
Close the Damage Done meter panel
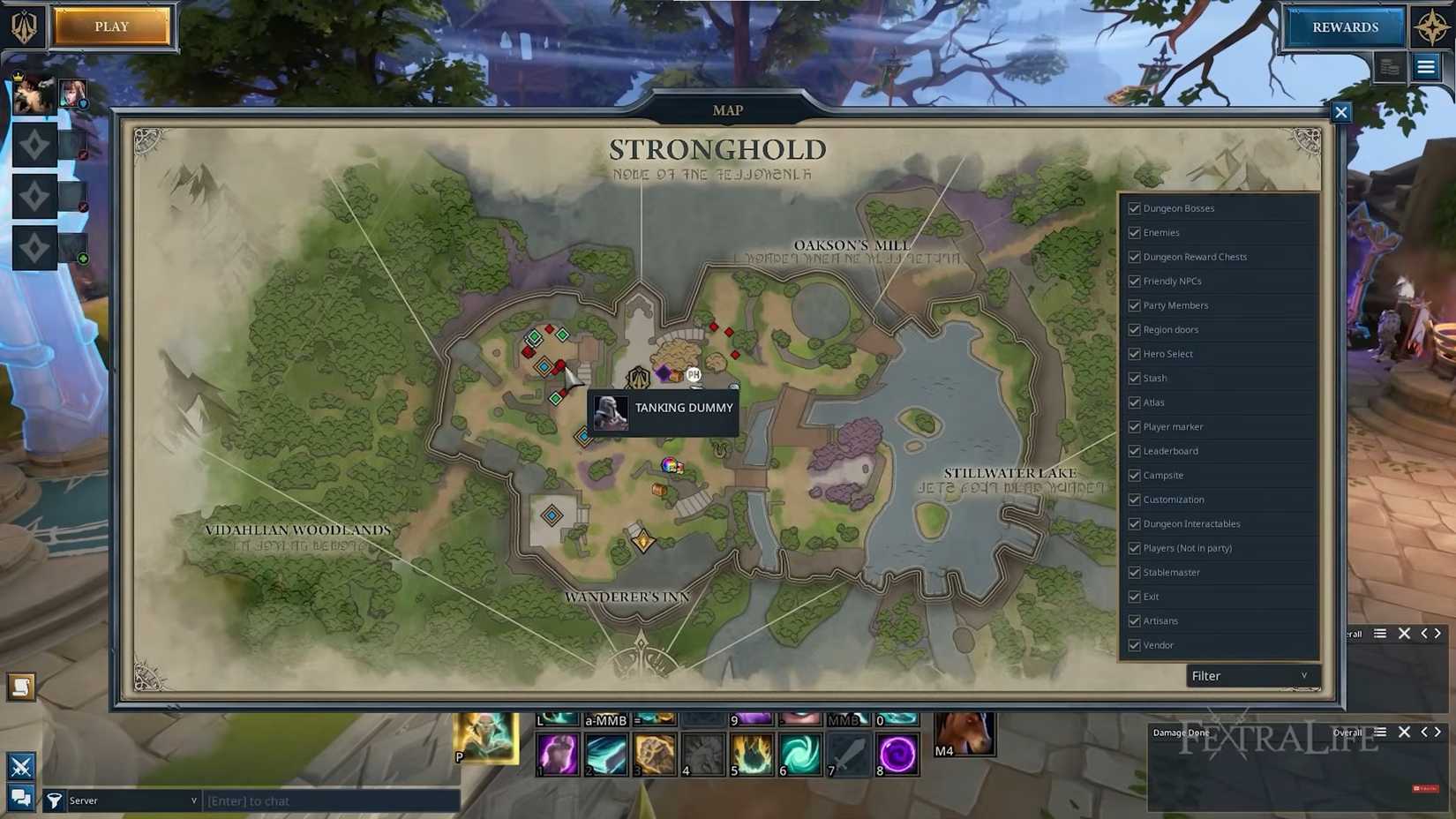click(1404, 732)
